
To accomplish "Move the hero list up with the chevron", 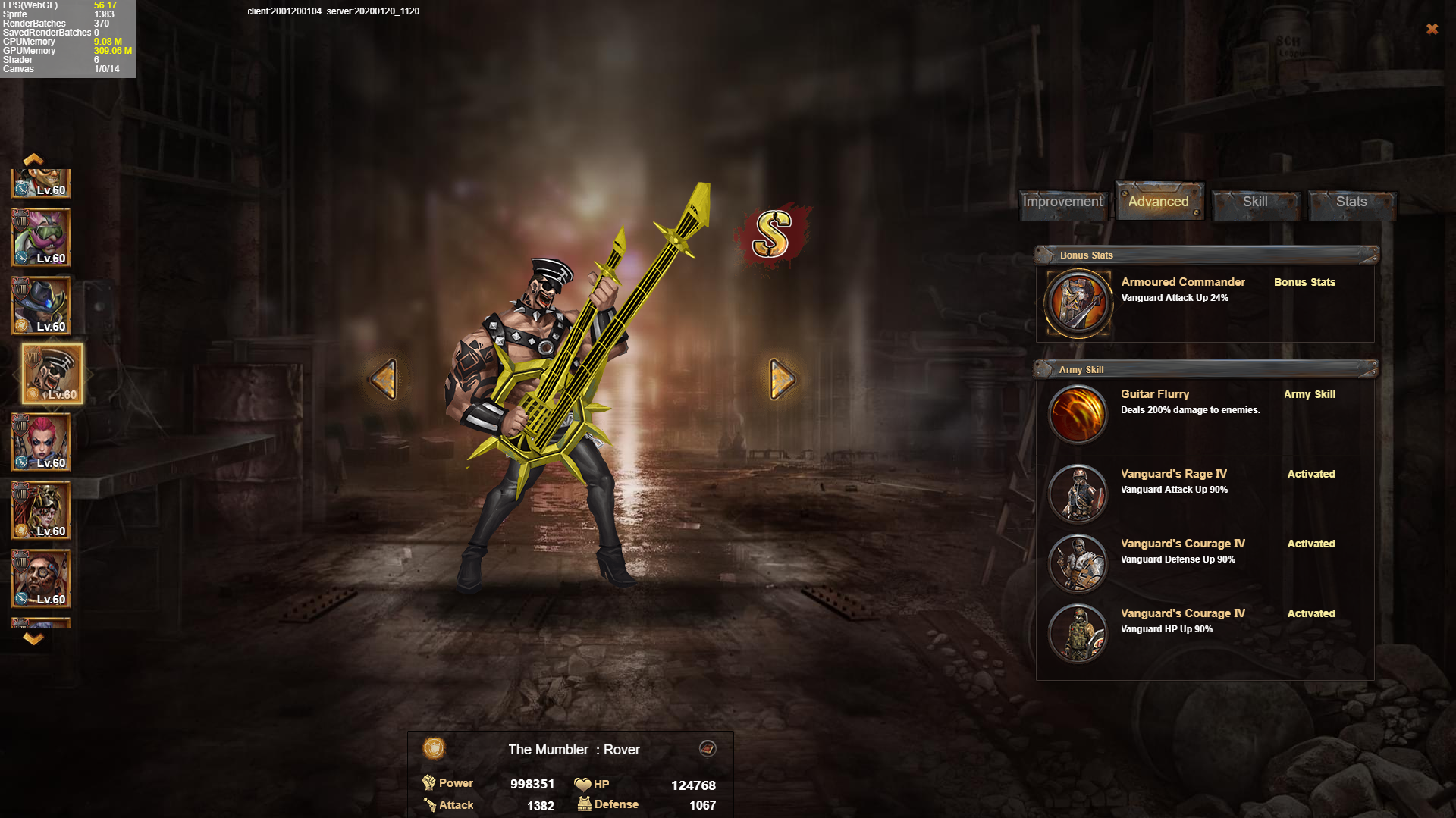I will 33,159.
